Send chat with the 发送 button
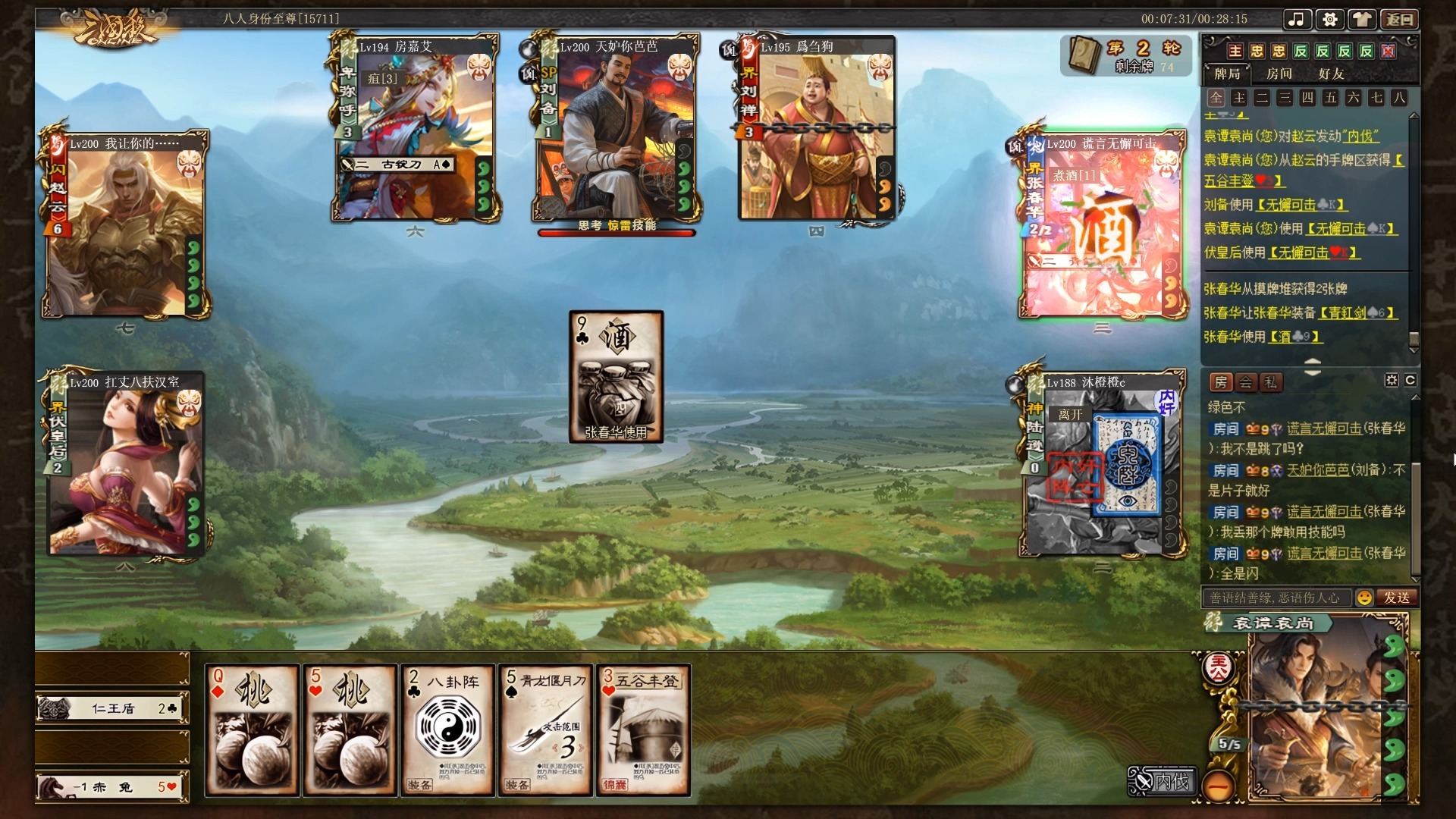The image size is (1456, 819). [x=1397, y=598]
